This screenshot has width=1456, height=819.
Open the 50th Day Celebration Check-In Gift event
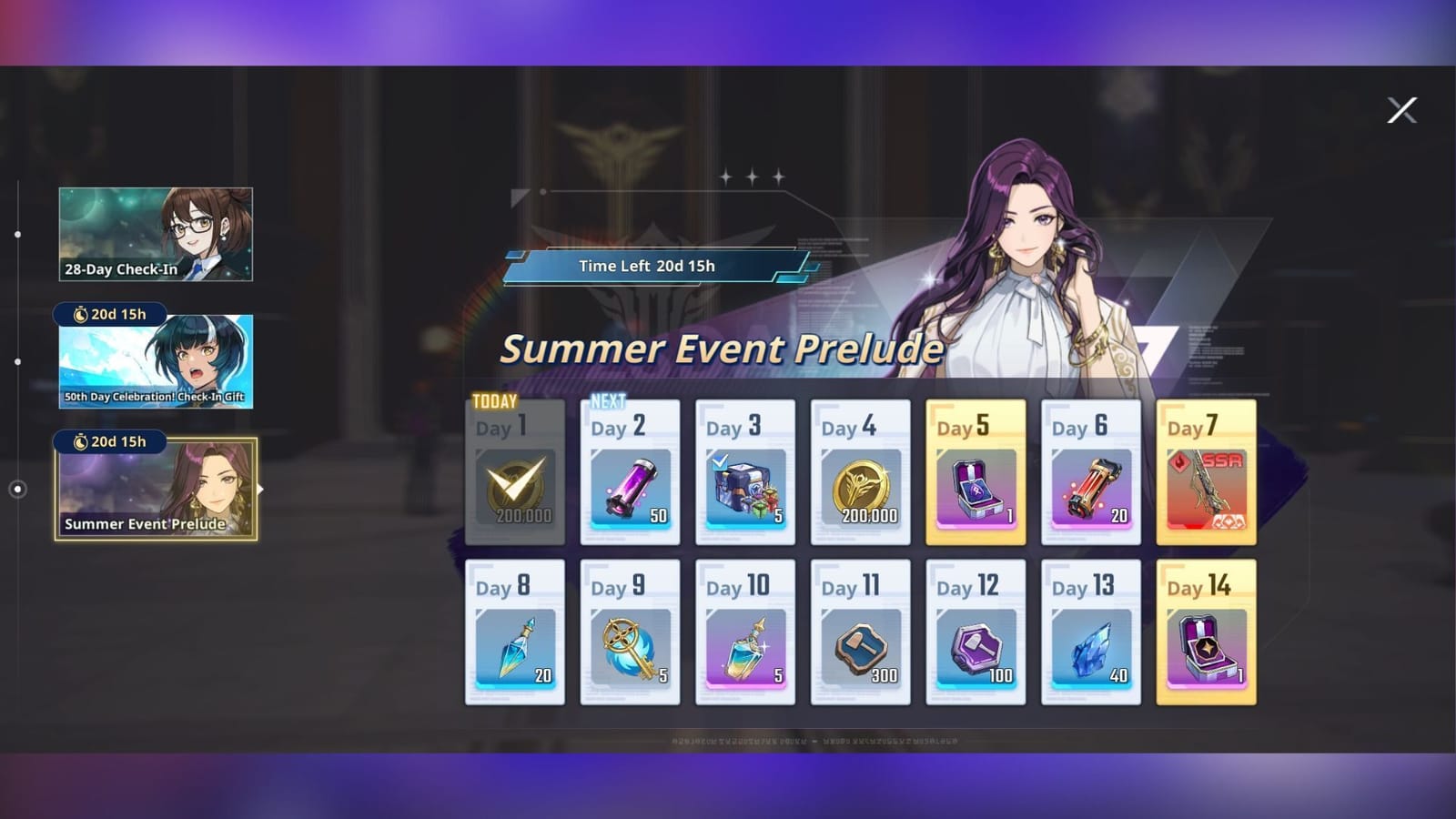156,362
